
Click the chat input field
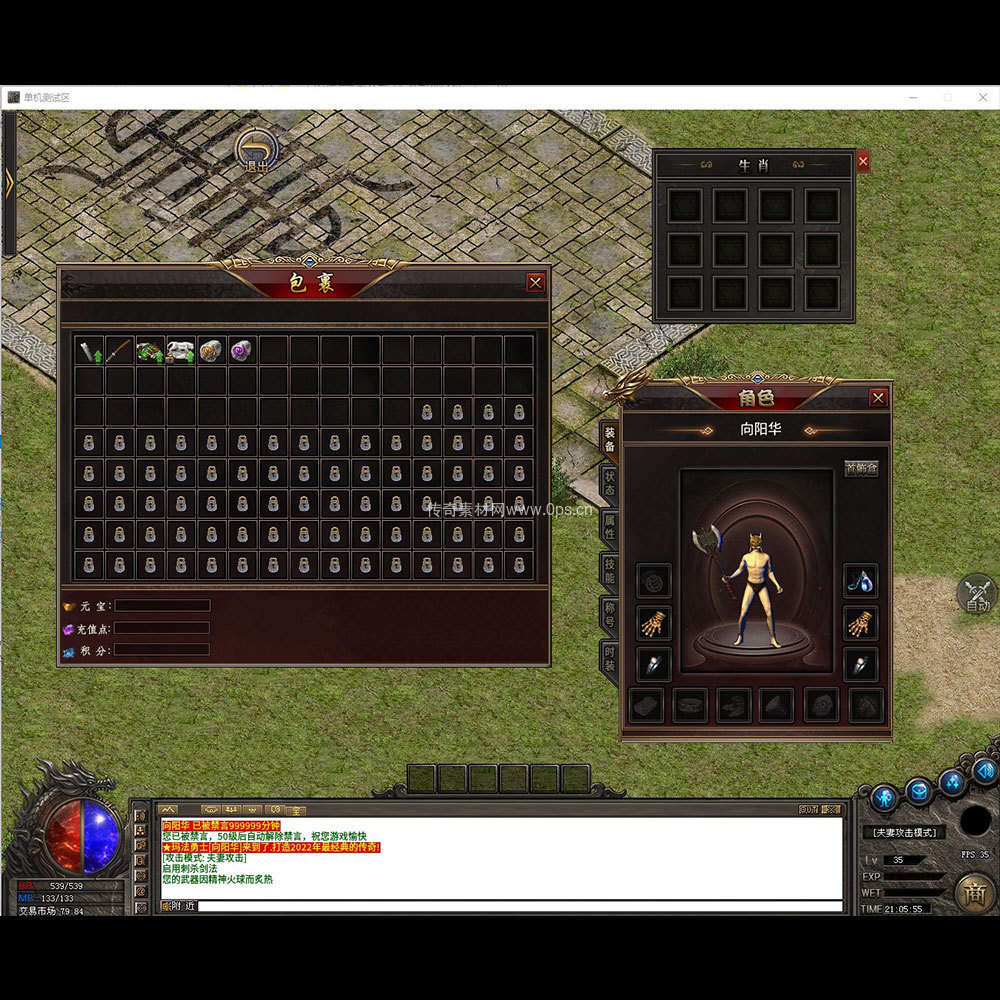coord(520,906)
